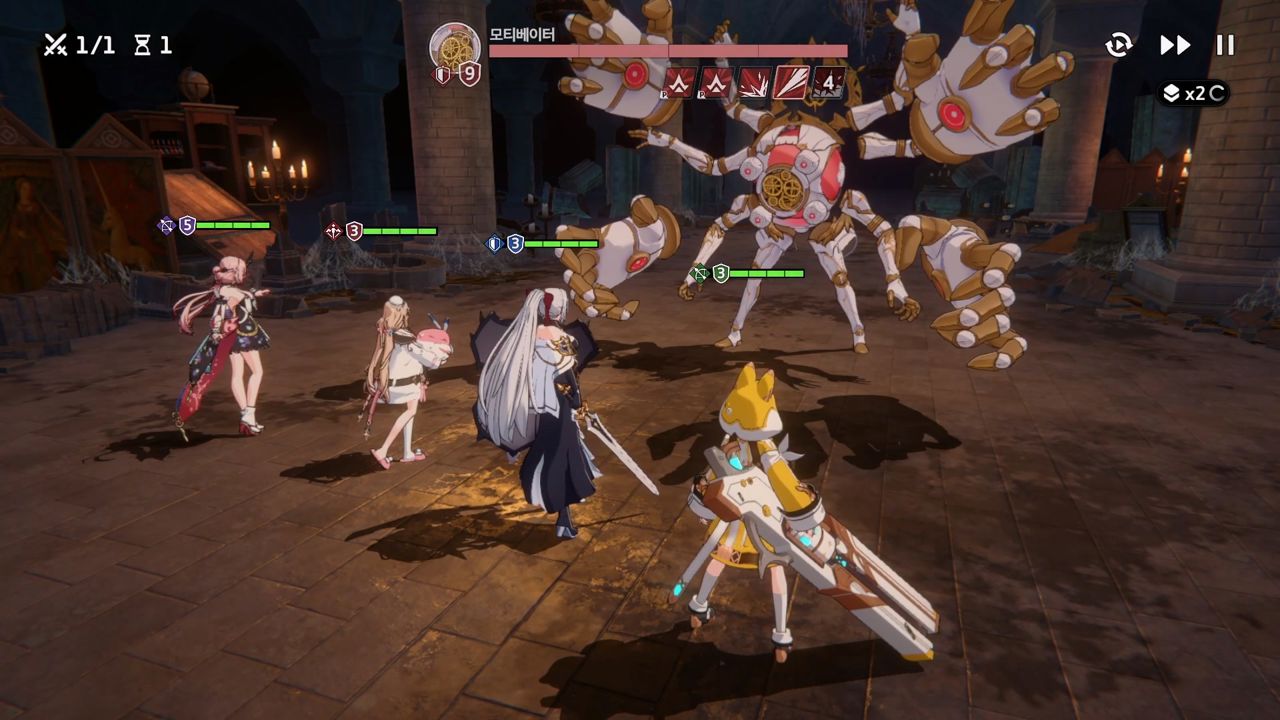1280x720 pixels.
Task: Select the boss gear portrait icon
Action: [455, 46]
